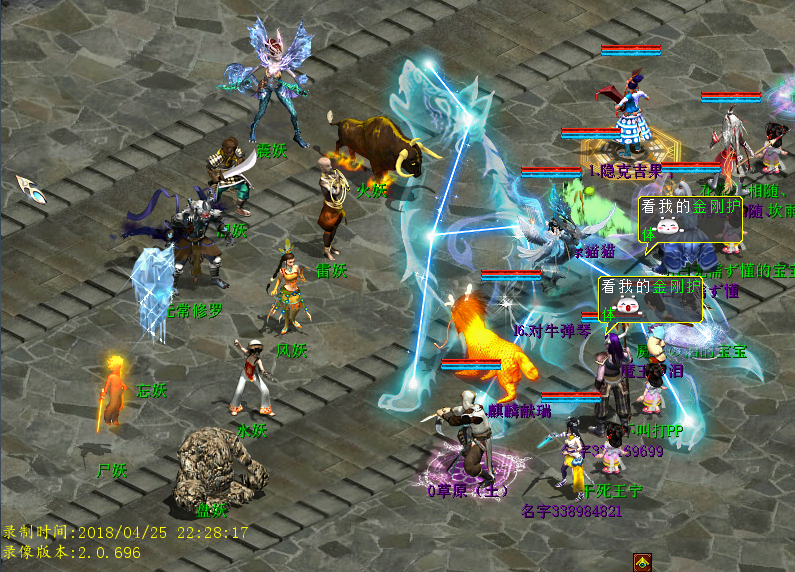The image size is (795, 572).
Task: Click the yellow up-arrow icon at the bottom edge
Action: [x=642, y=563]
